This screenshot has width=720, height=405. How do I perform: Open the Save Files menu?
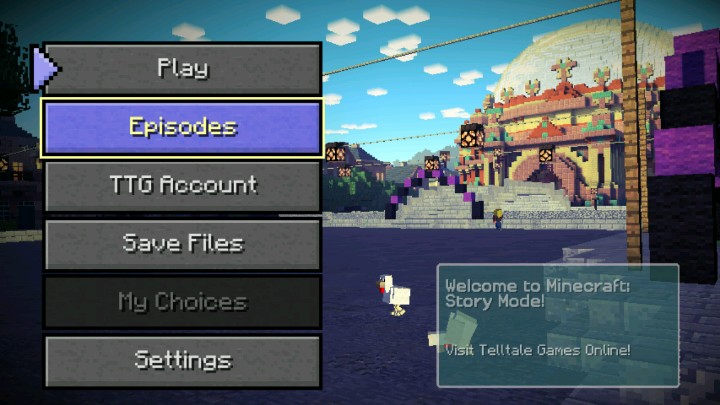(x=182, y=243)
